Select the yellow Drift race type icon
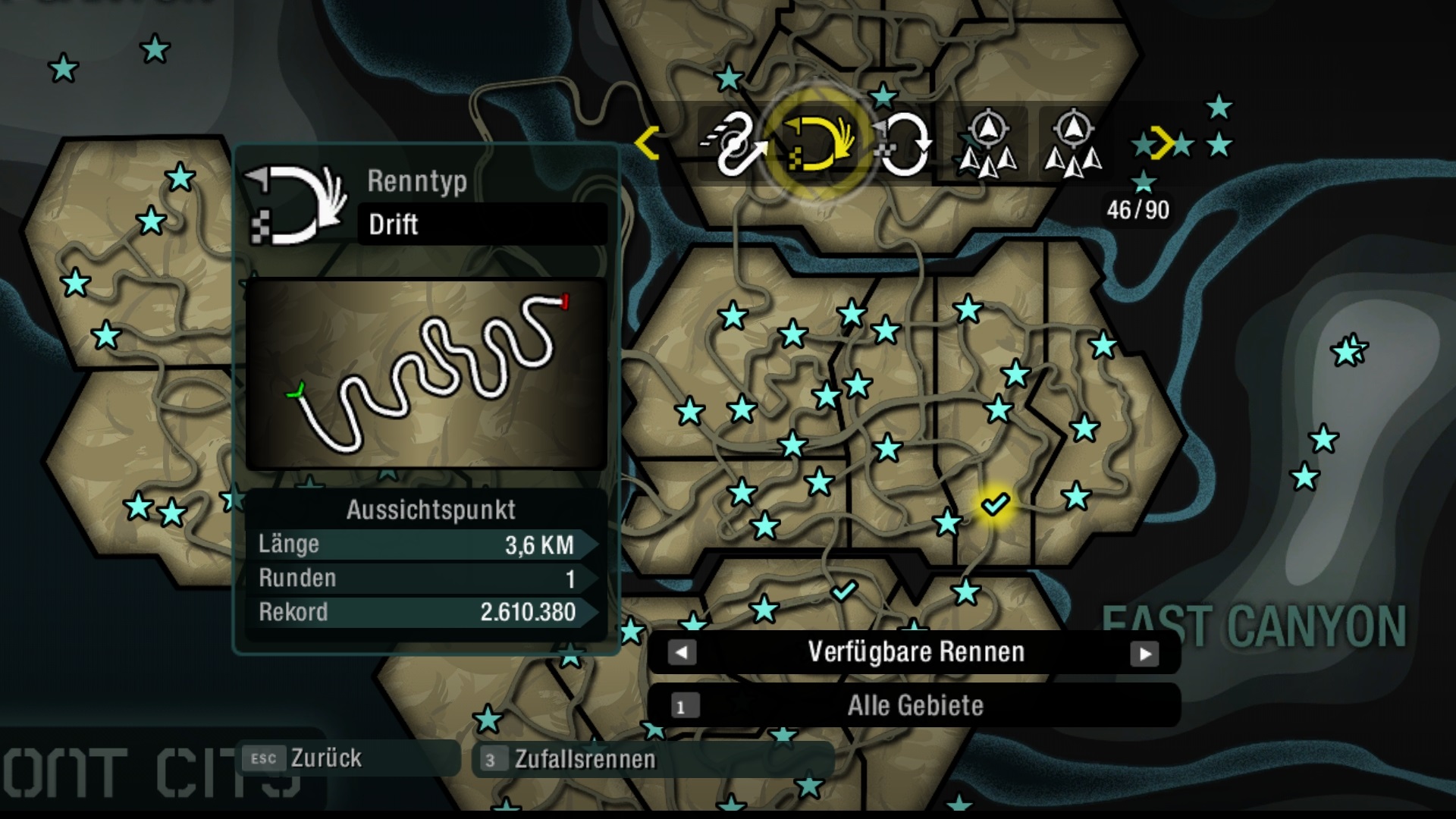This screenshot has height=819, width=1456. 819,143
